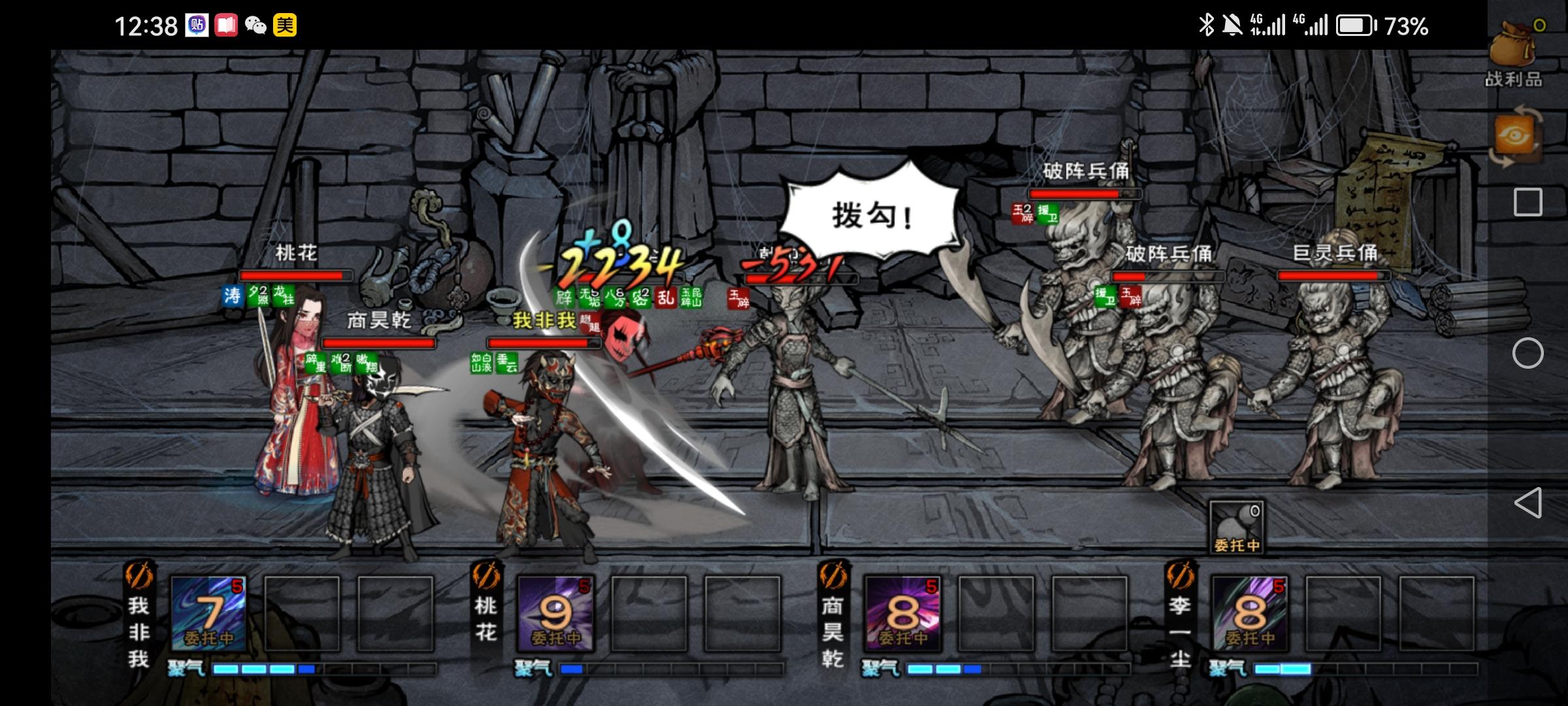Tap the 委托中 auto-battle item slot
This screenshot has width=1568, height=706.
tap(1236, 528)
